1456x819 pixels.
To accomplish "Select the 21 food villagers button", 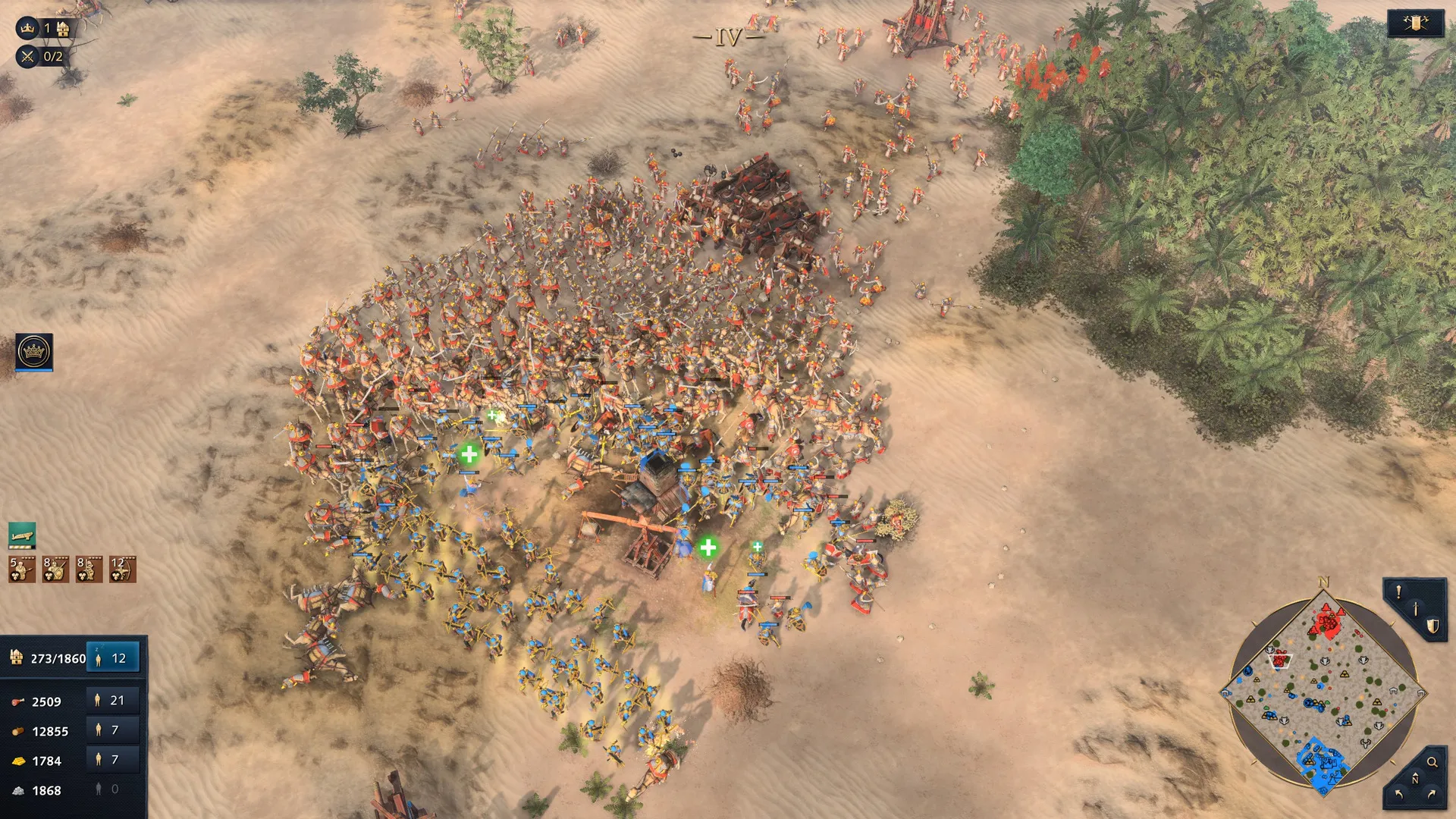I will (x=113, y=701).
